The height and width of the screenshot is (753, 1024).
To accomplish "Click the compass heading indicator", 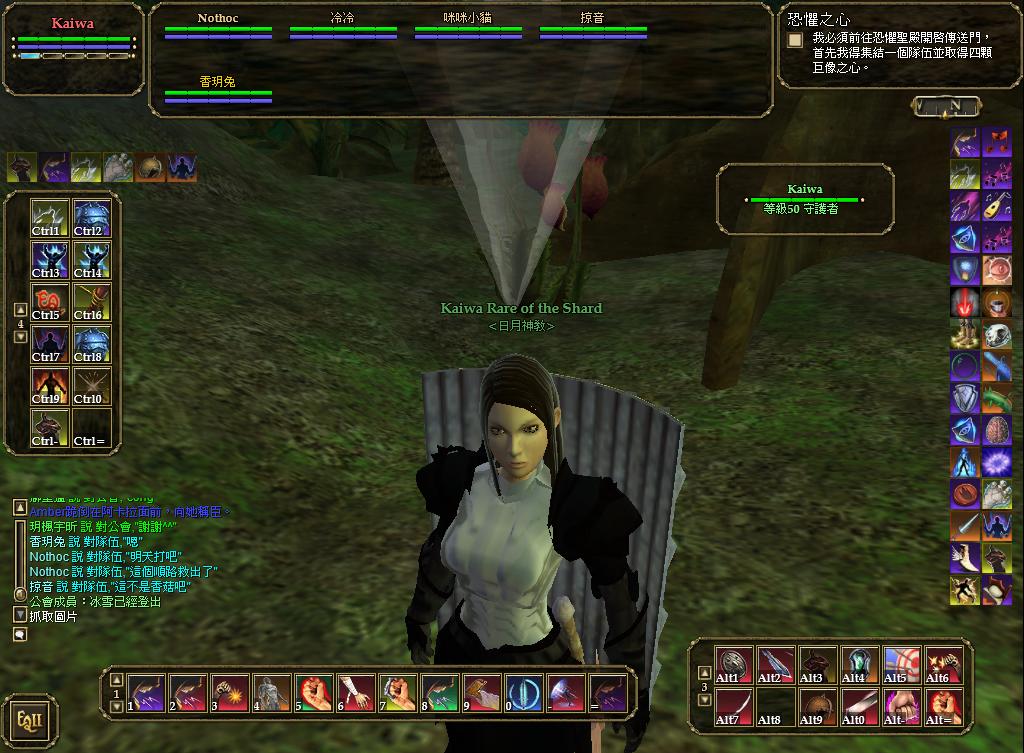I will click(x=946, y=105).
